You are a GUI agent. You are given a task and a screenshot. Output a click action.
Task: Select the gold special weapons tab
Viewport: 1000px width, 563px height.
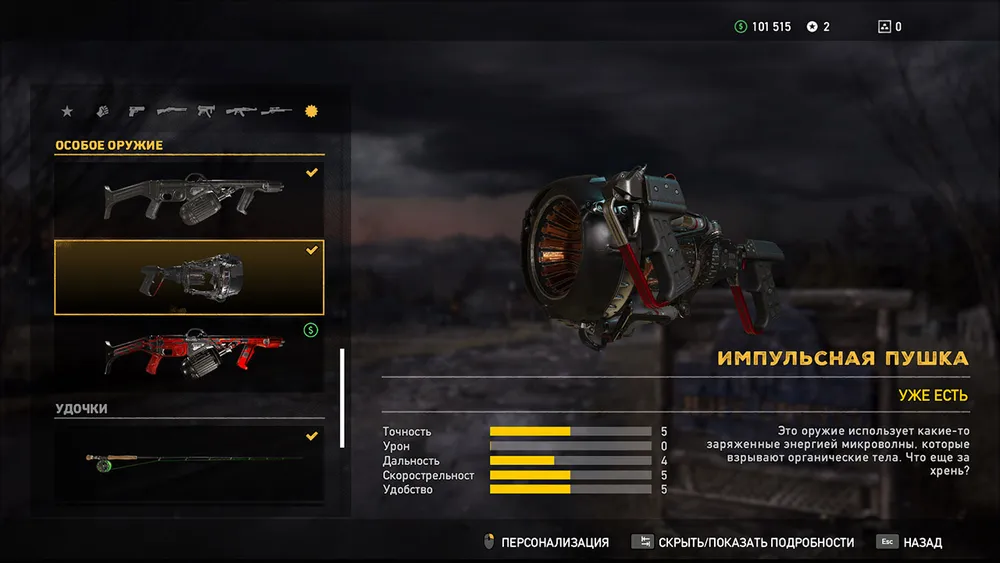(311, 111)
